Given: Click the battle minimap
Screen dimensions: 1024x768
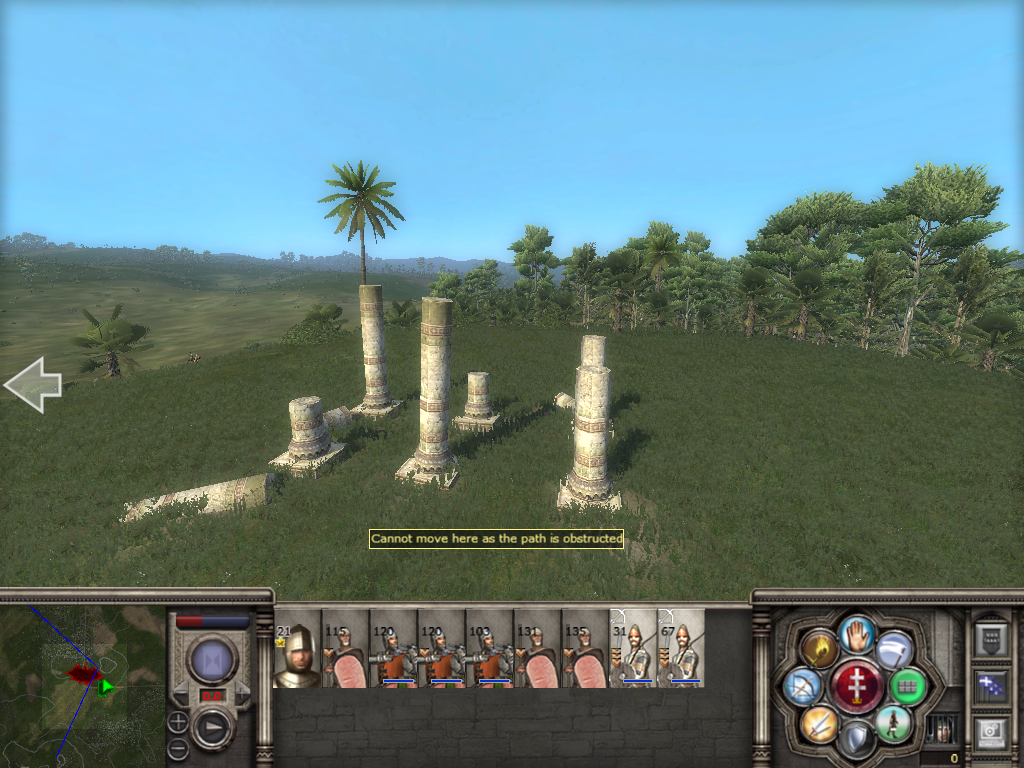Looking at the screenshot, I should coord(82,685).
